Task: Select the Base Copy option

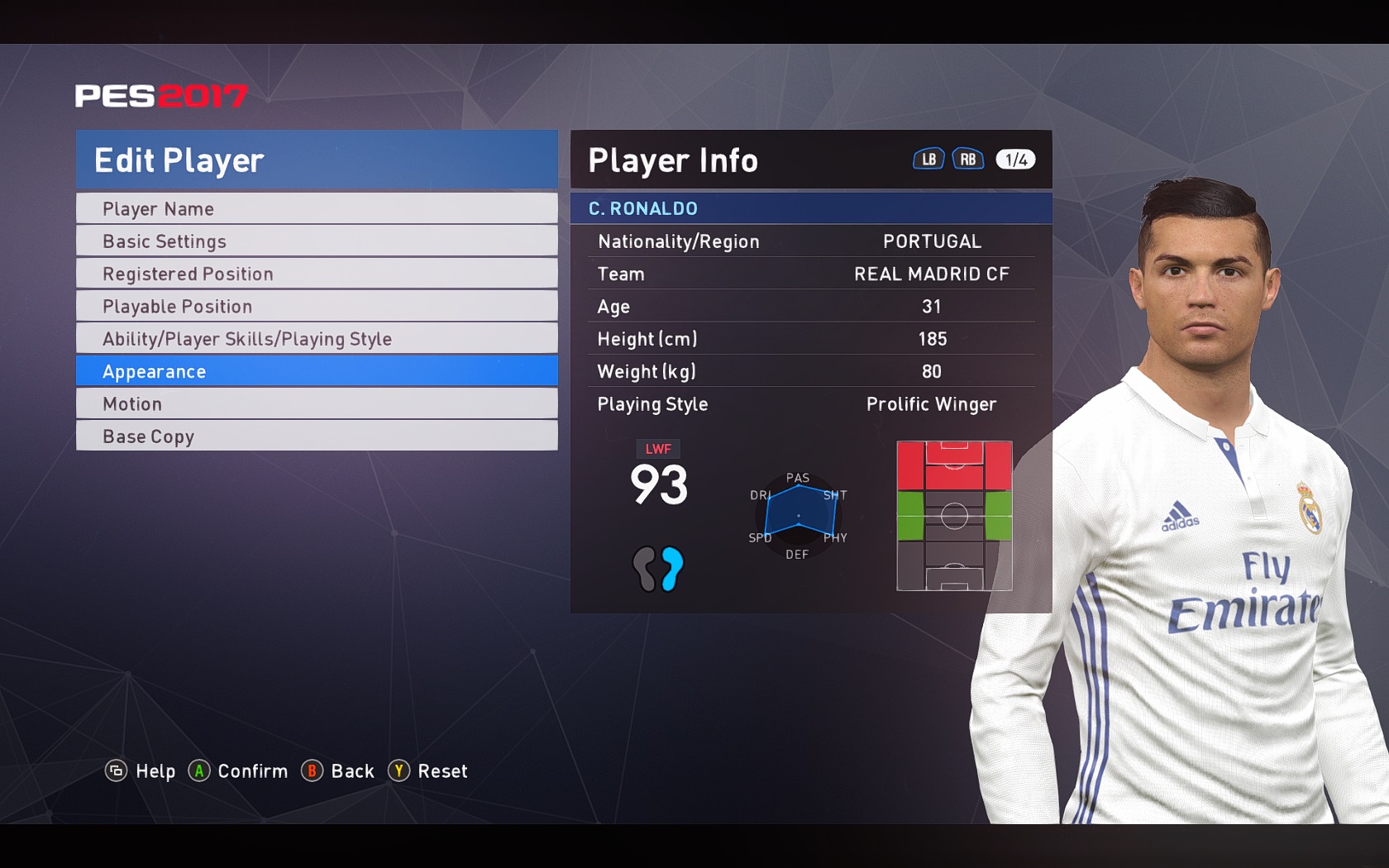Action: tap(317, 436)
